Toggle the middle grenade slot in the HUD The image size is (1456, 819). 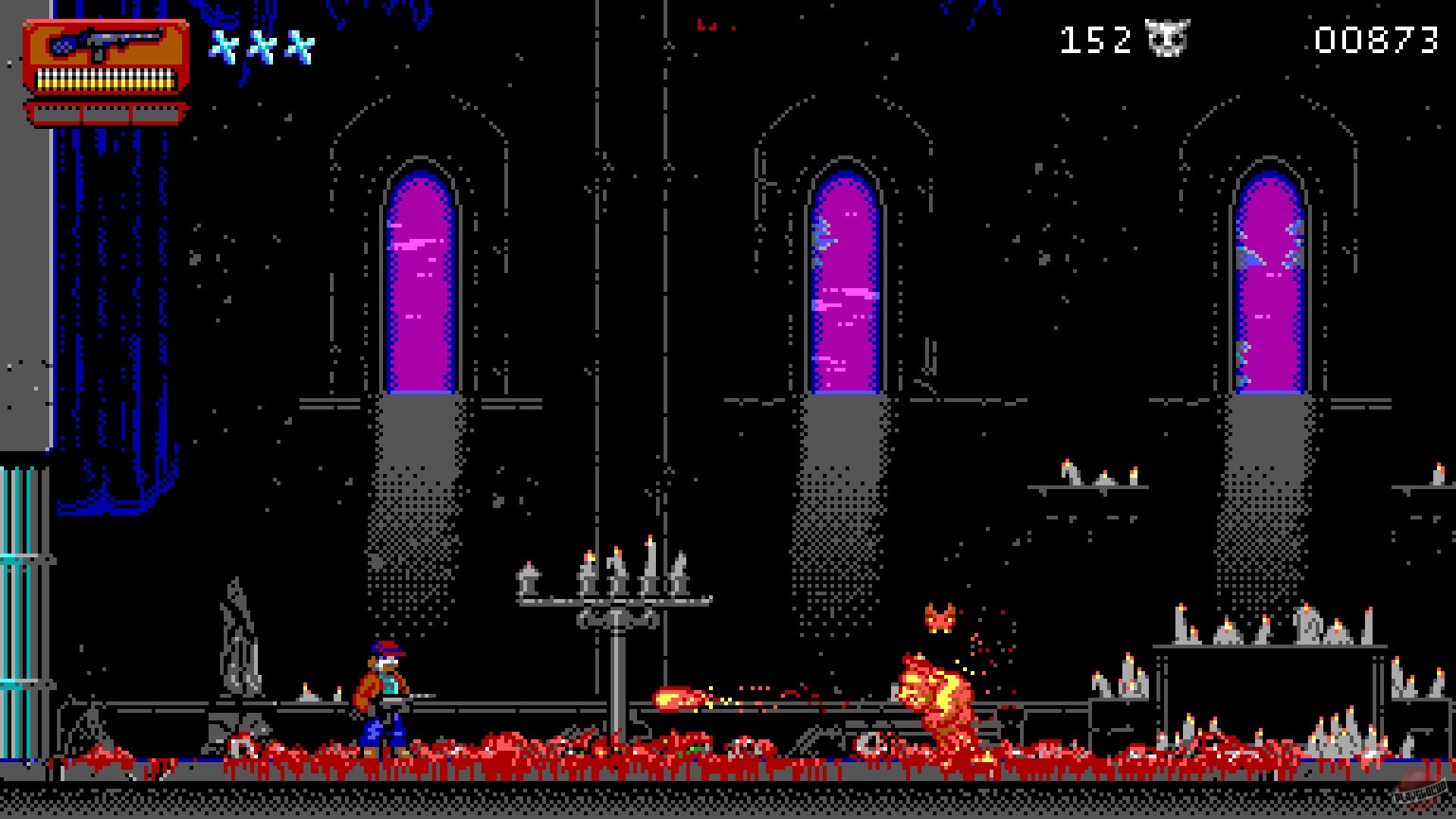pyautogui.click(x=106, y=112)
